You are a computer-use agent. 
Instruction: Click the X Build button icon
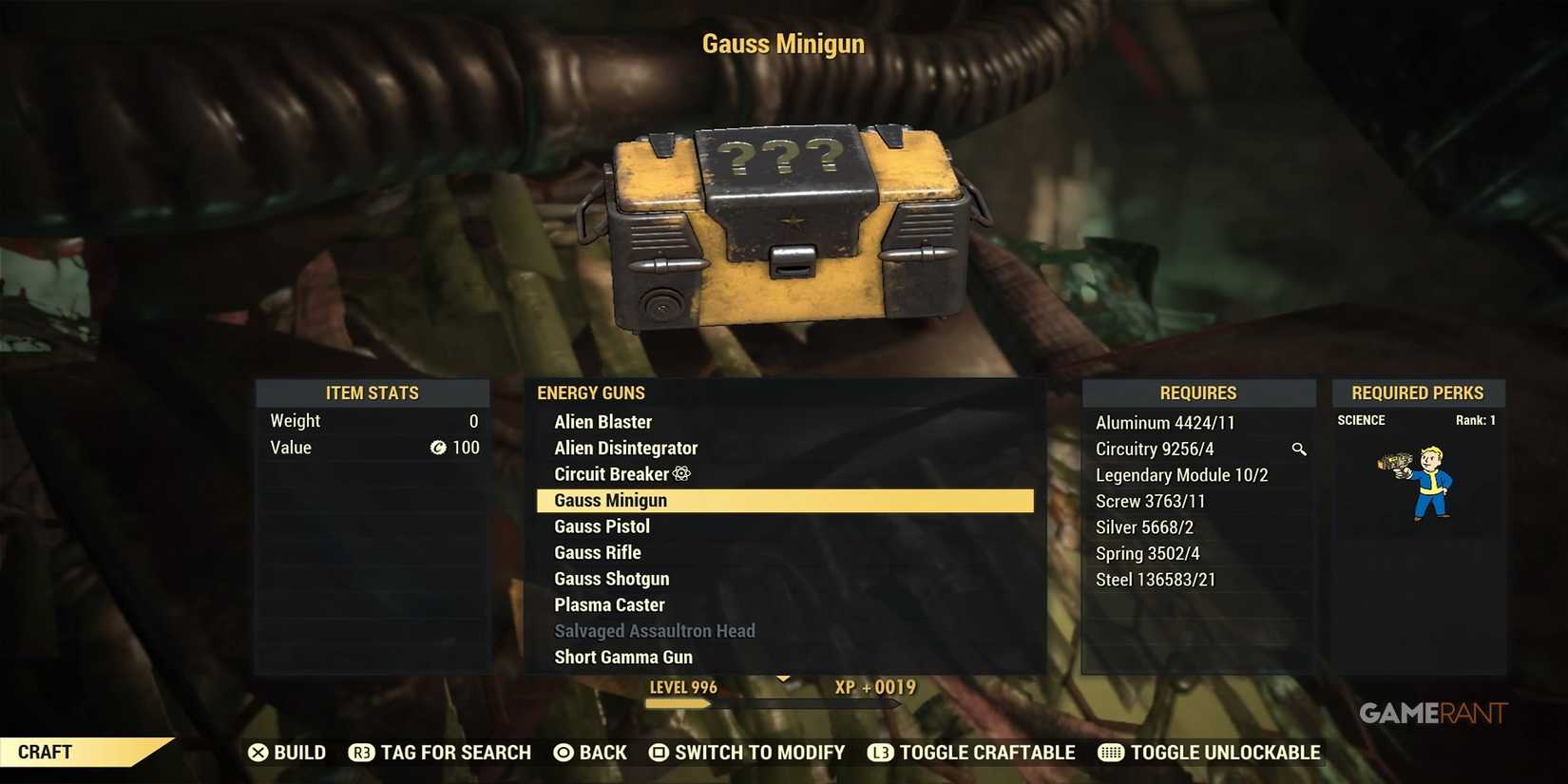(258, 753)
